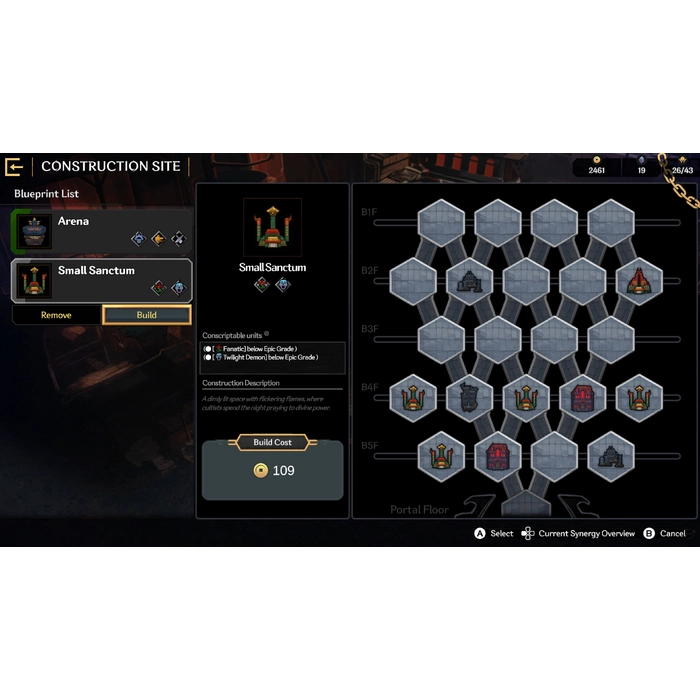Choose the dark castle tile on B5F
Screen dimensions: 700x700
tap(611, 456)
